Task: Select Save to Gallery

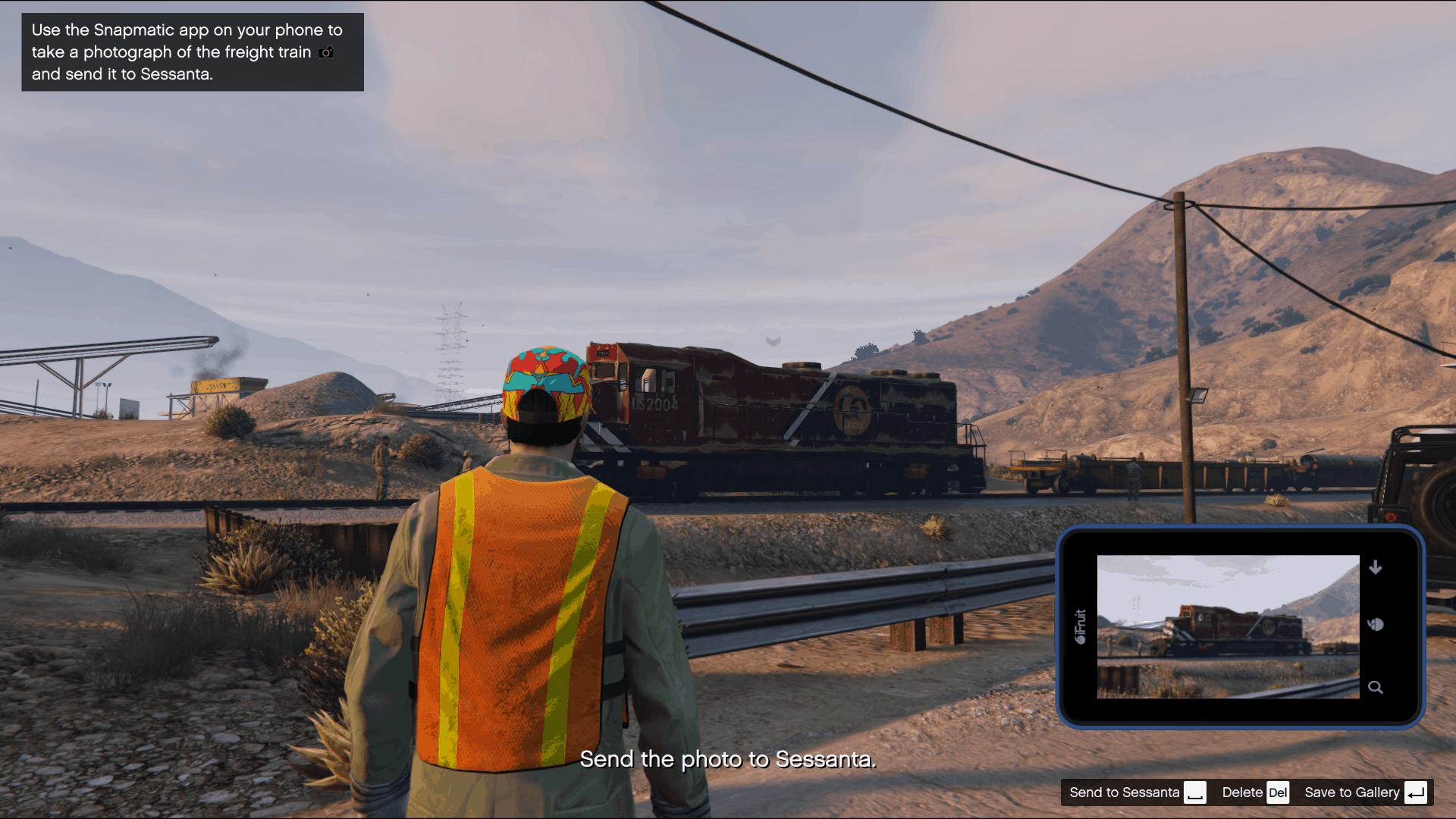Action: 1353,792
